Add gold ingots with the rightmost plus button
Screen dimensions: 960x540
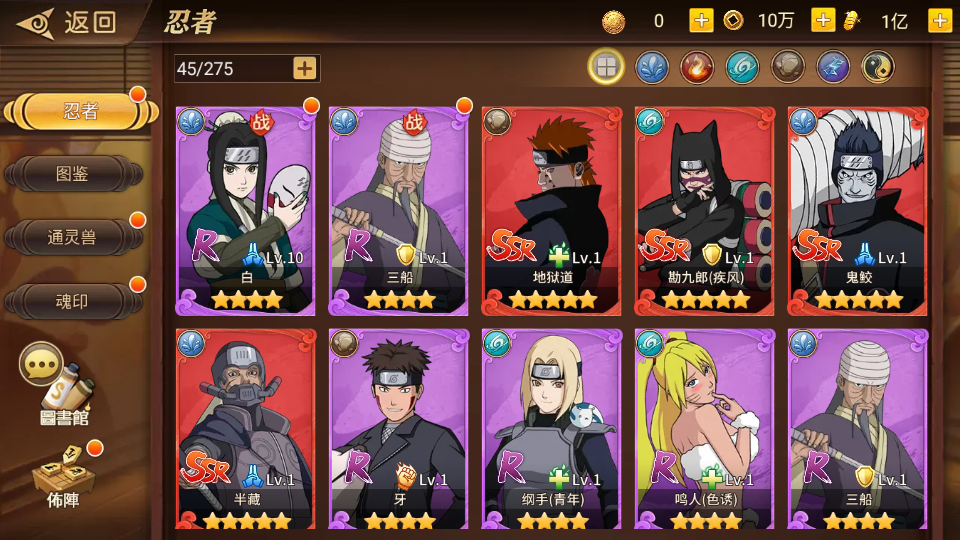coord(940,20)
